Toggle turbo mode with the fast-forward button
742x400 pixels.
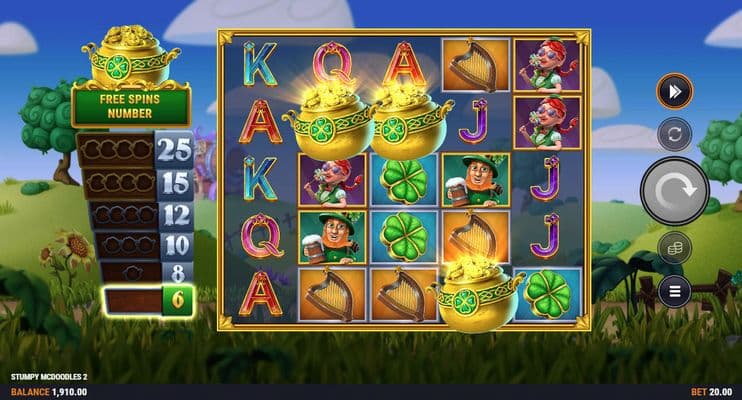click(x=674, y=92)
